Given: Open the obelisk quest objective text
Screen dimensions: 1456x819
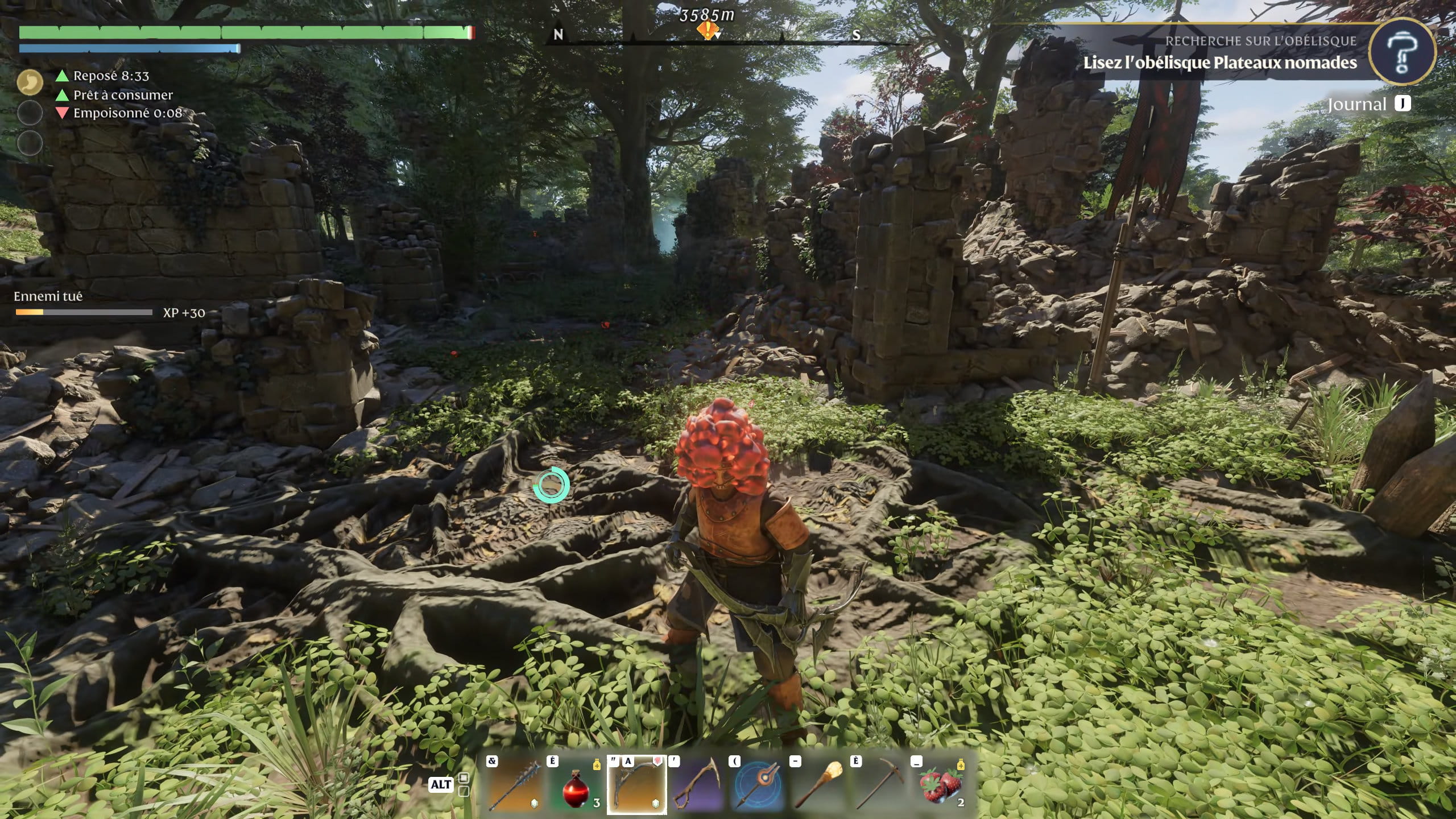Looking at the screenshot, I should coord(1219,63).
